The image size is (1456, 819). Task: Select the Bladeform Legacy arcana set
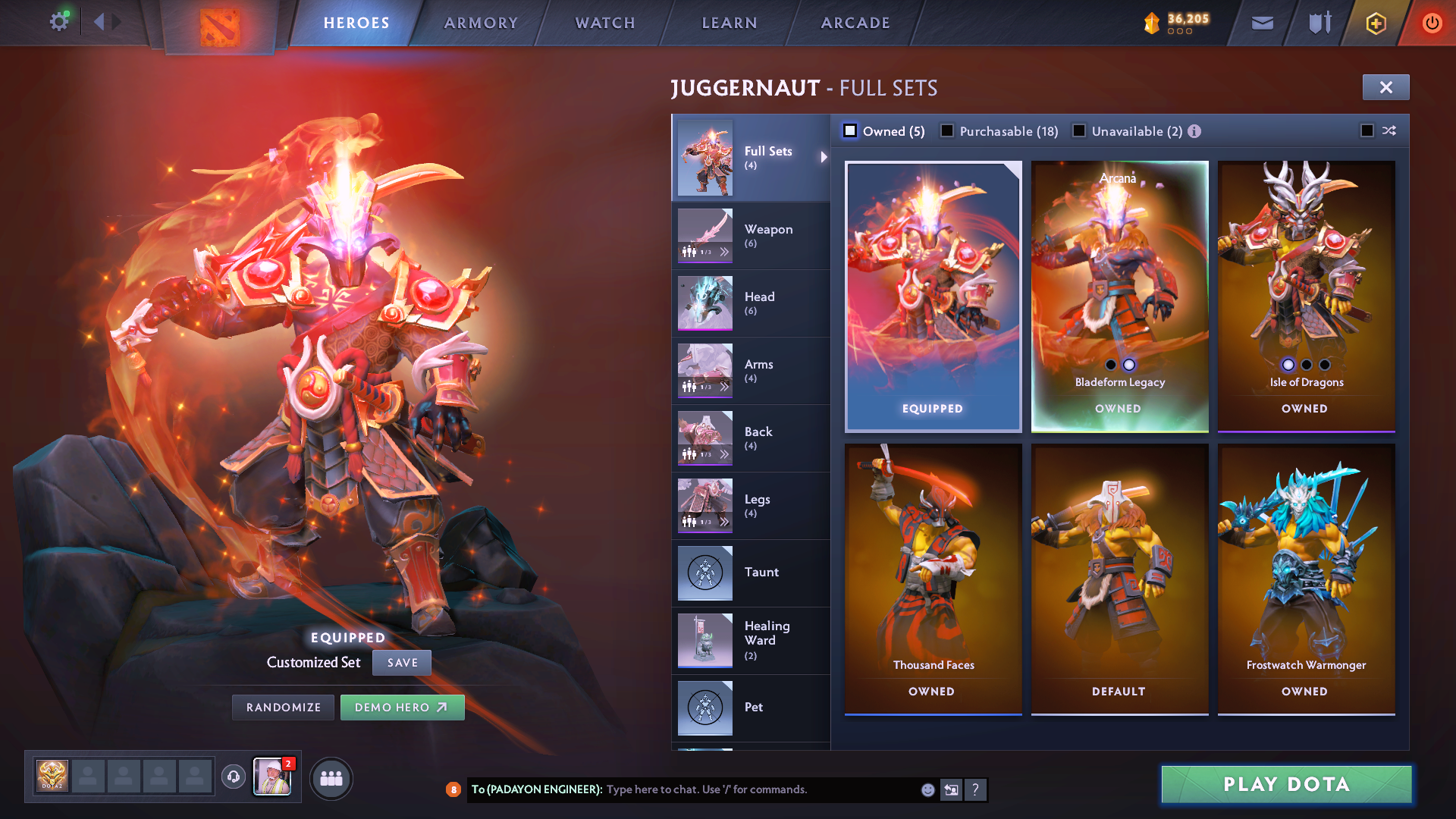(1119, 296)
